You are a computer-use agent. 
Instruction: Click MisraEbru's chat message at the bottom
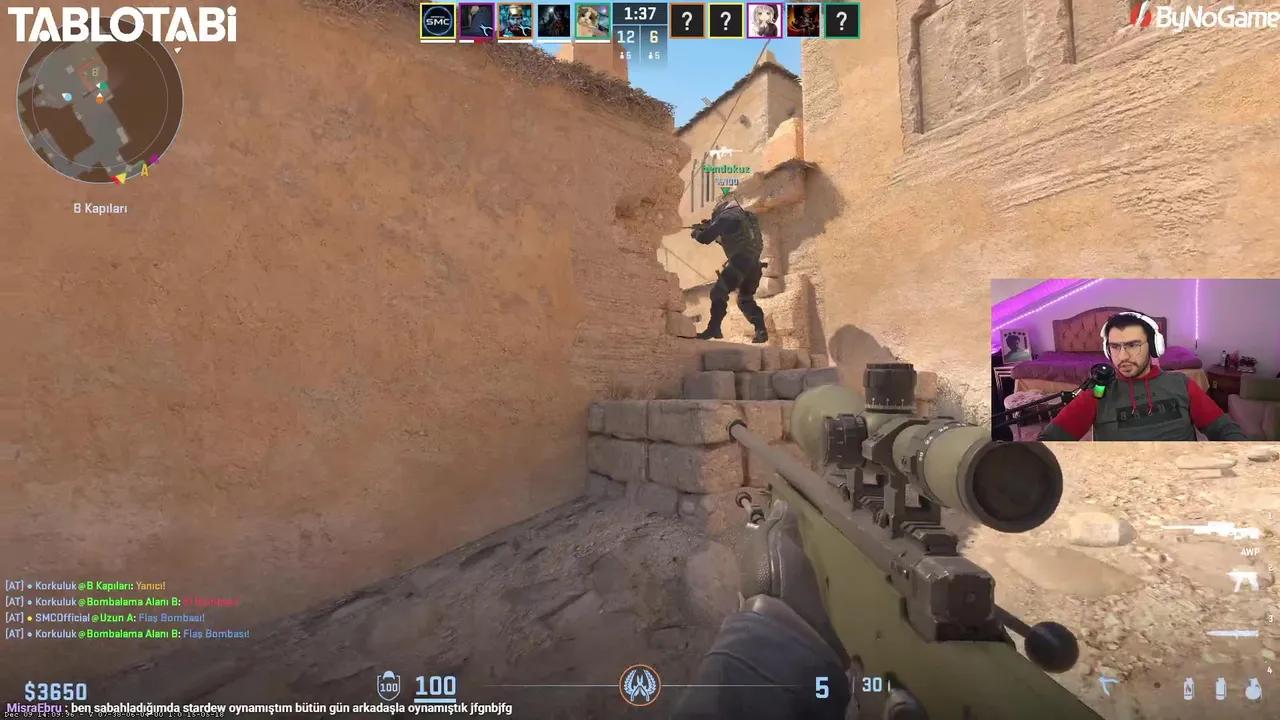coord(250,708)
